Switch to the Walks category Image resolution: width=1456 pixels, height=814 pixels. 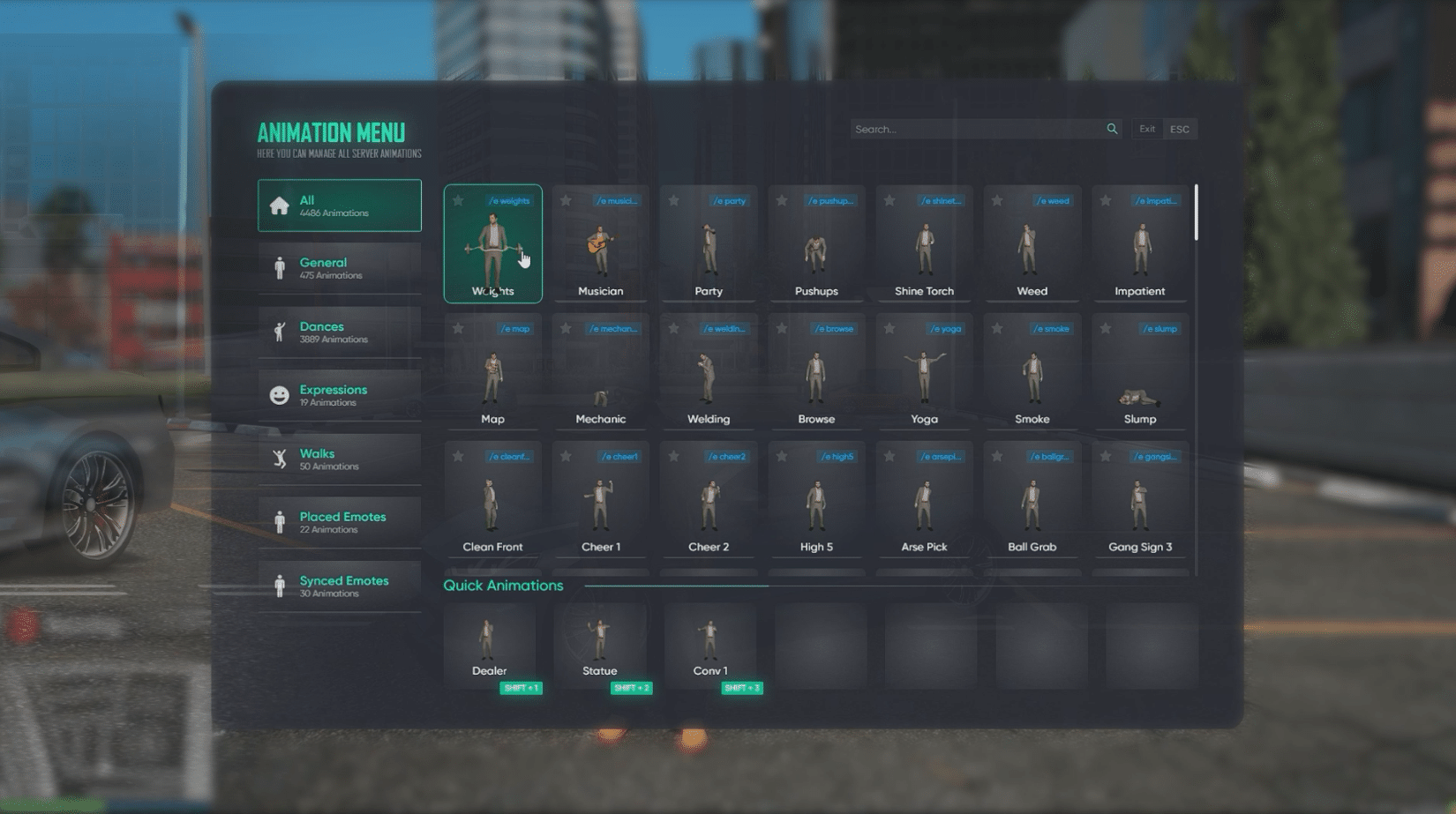[339, 459]
